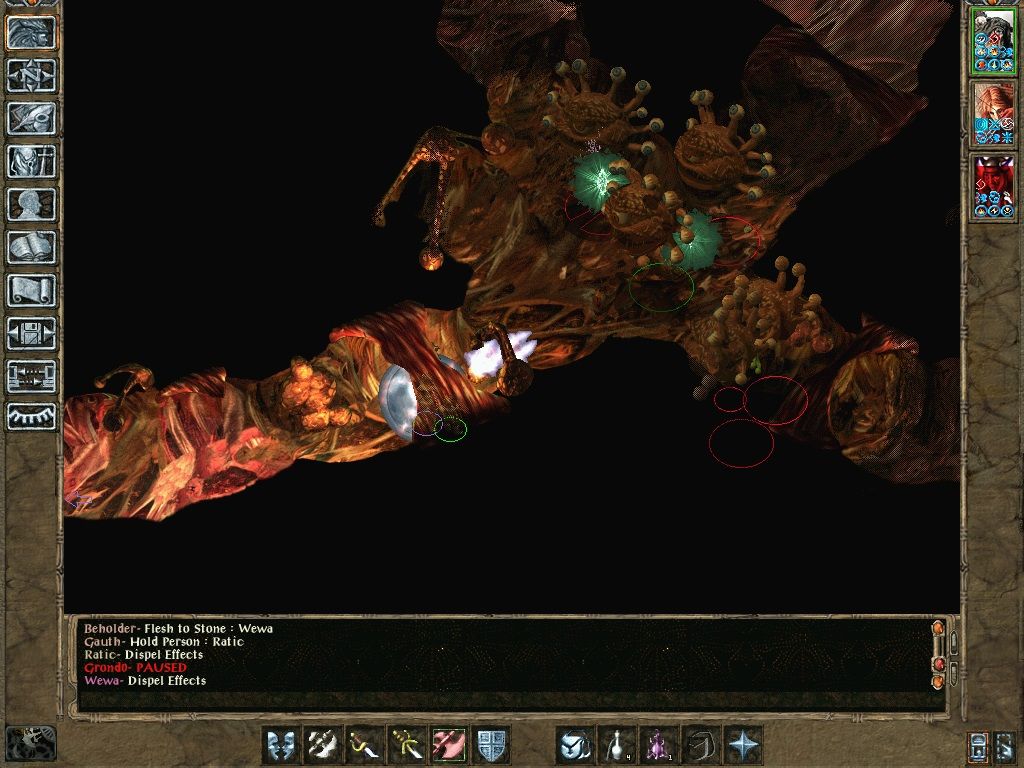Use the white potion flask quick item

tap(617, 745)
